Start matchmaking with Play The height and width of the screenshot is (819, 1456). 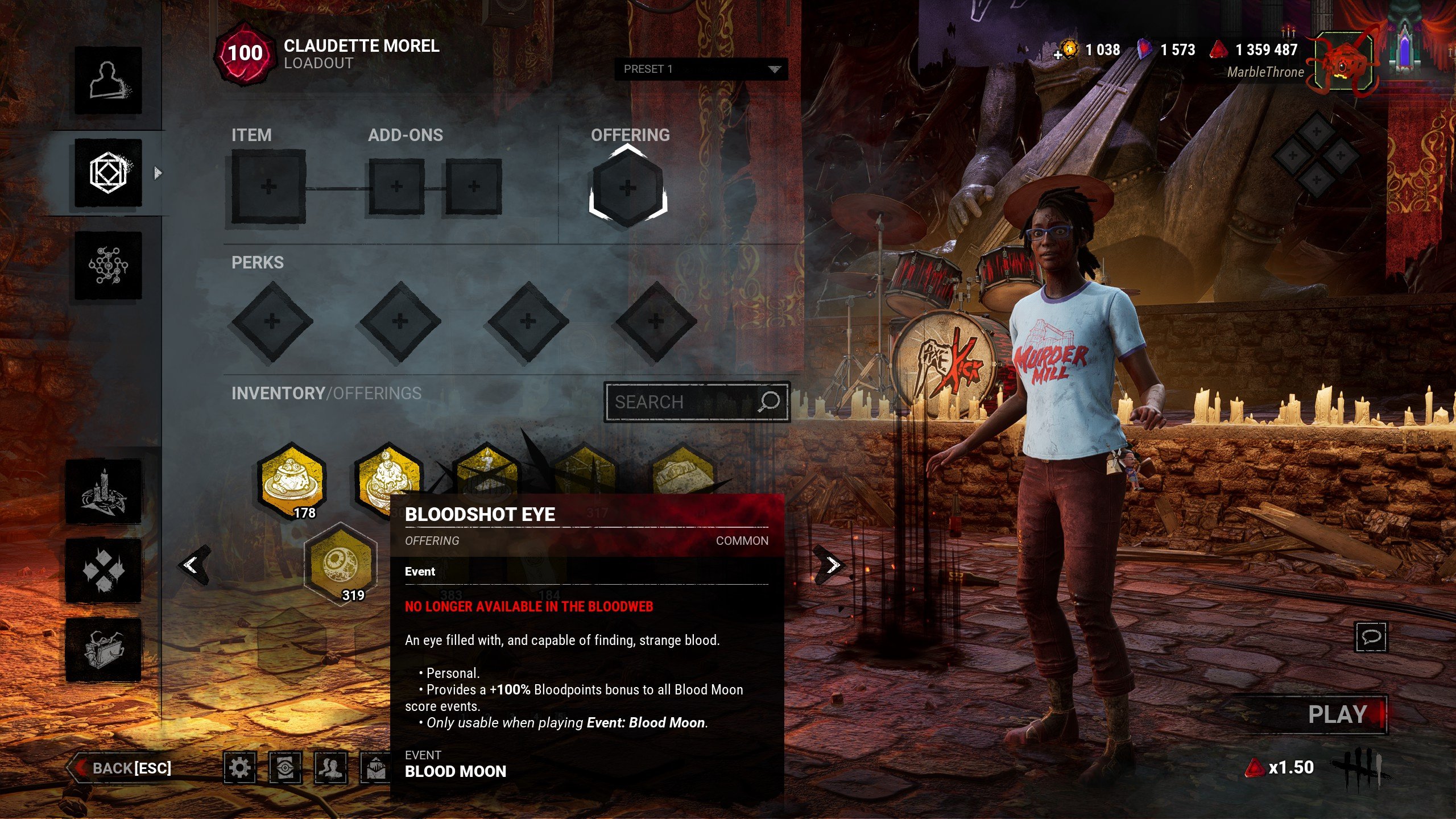[x=1338, y=715]
